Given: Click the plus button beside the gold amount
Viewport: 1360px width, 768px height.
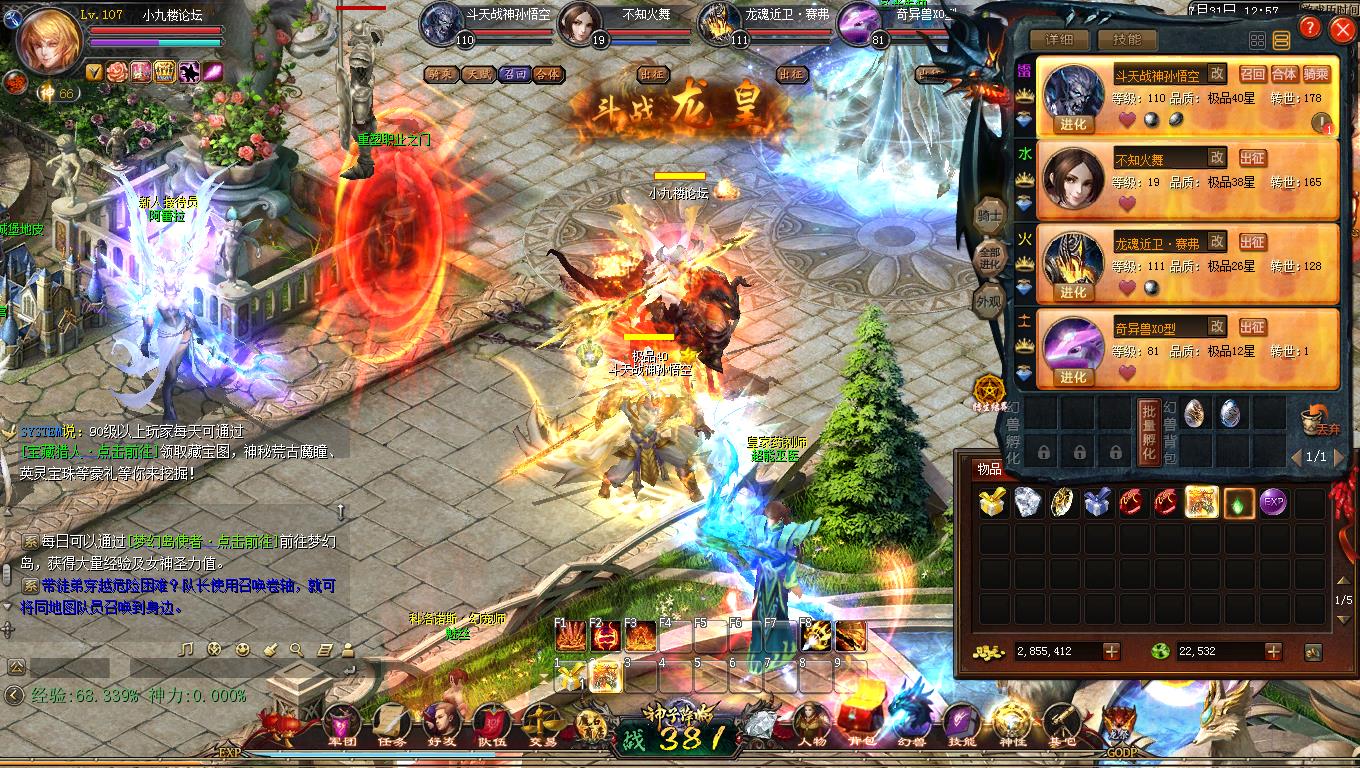Looking at the screenshot, I should click(x=1111, y=651).
